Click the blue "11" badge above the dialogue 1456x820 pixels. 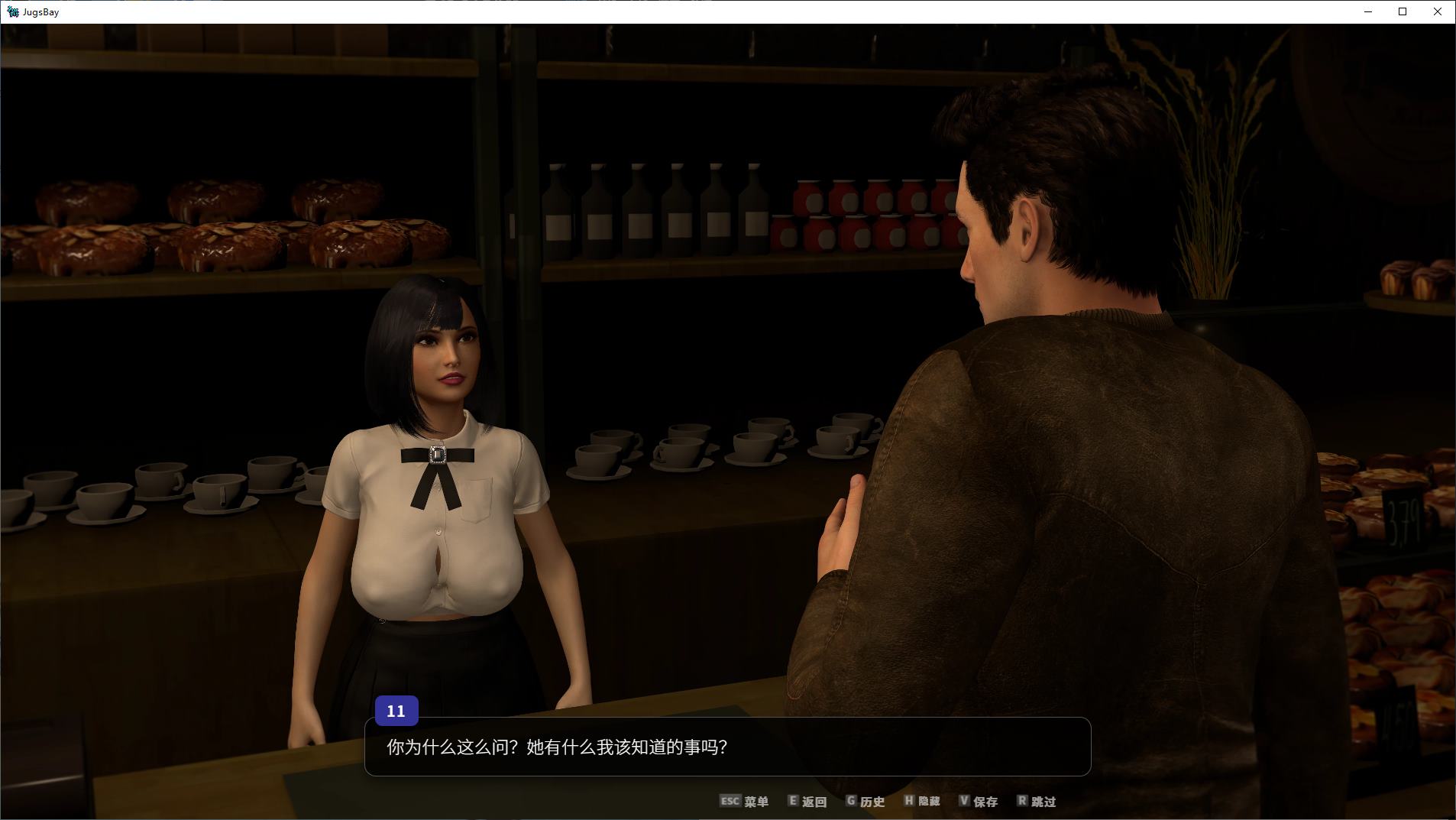396,711
